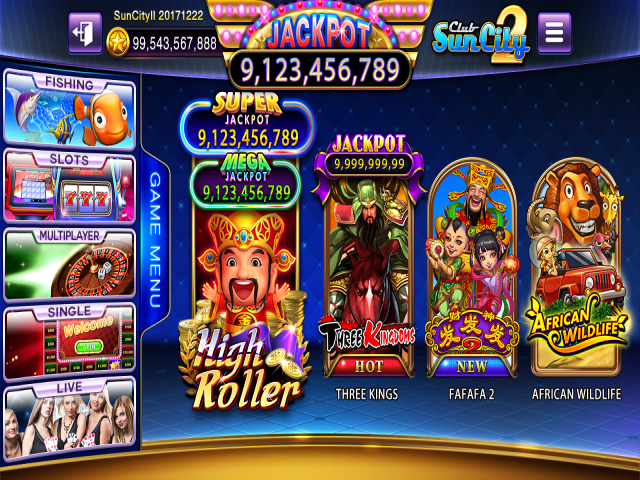The height and width of the screenshot is (480, 640).
Task: Click the purple exit door button
Action: coord(84,33)
